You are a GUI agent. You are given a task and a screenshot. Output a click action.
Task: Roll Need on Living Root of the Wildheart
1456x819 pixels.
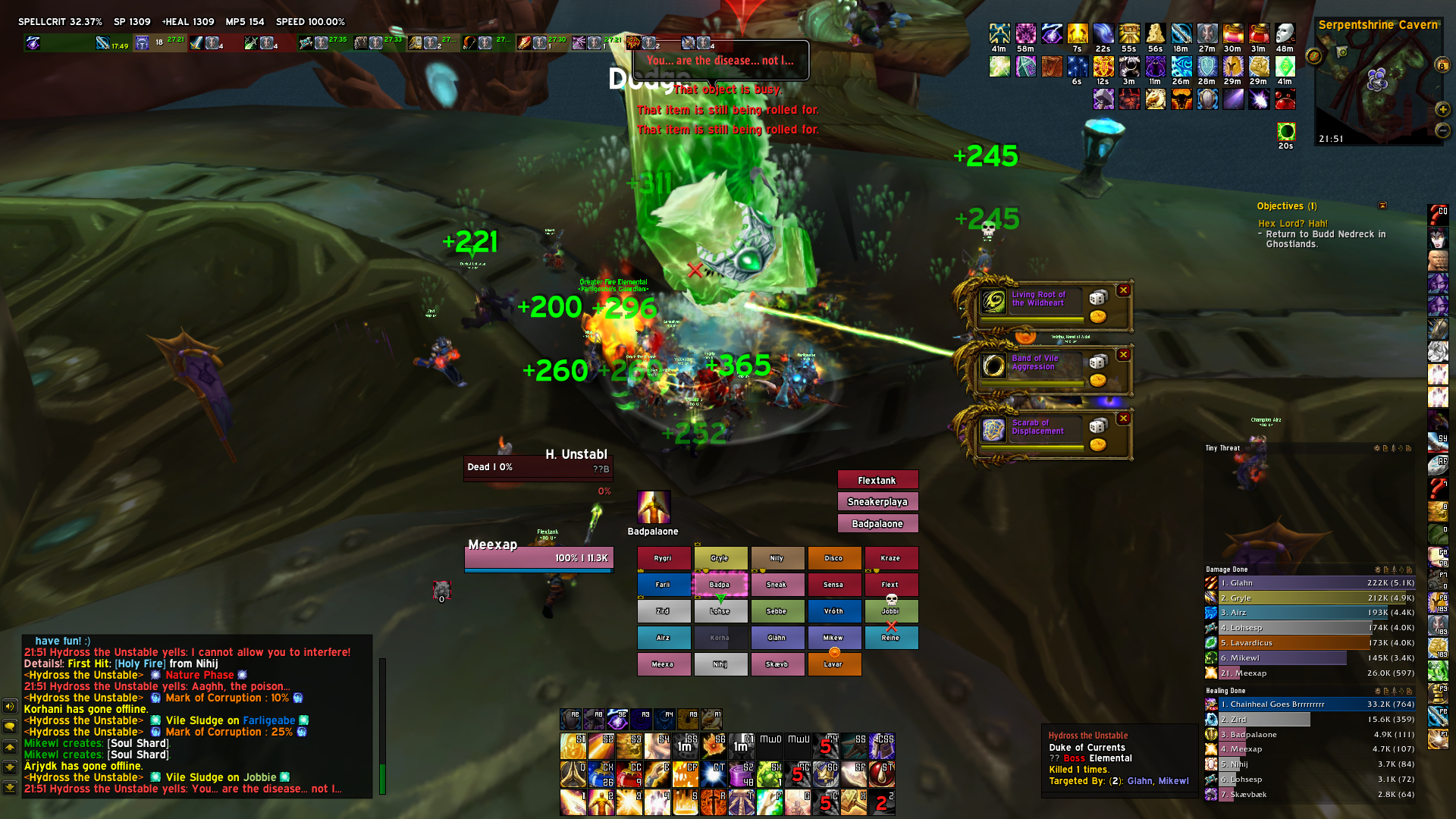pyautogui.click(x=1097, y=297)
